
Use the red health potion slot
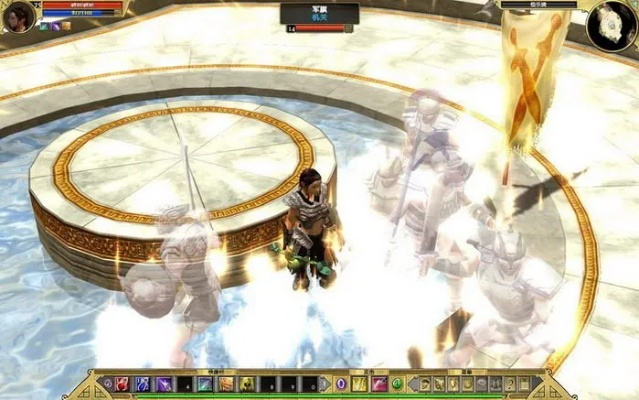pos(121,384)
